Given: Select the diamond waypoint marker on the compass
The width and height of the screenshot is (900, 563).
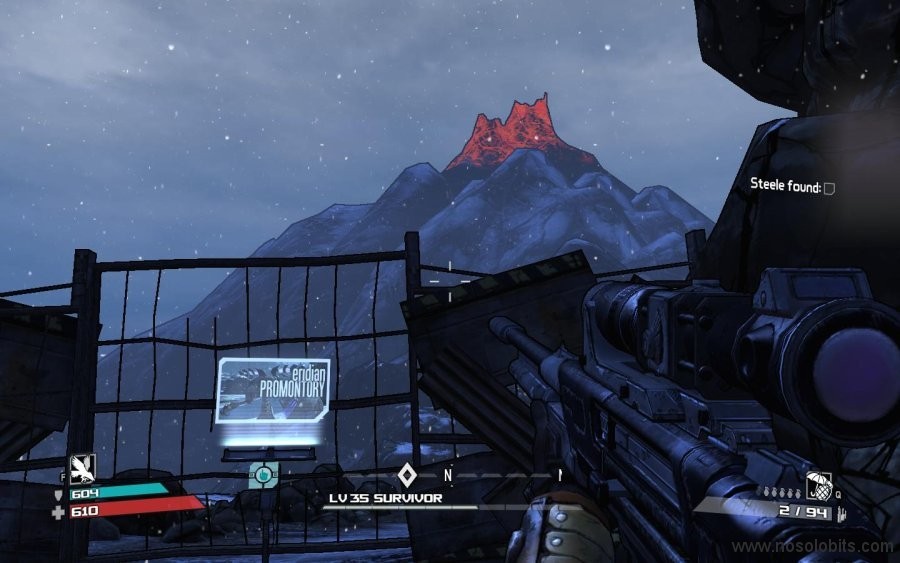Looking at the screenshot, I should coord(406,474).
